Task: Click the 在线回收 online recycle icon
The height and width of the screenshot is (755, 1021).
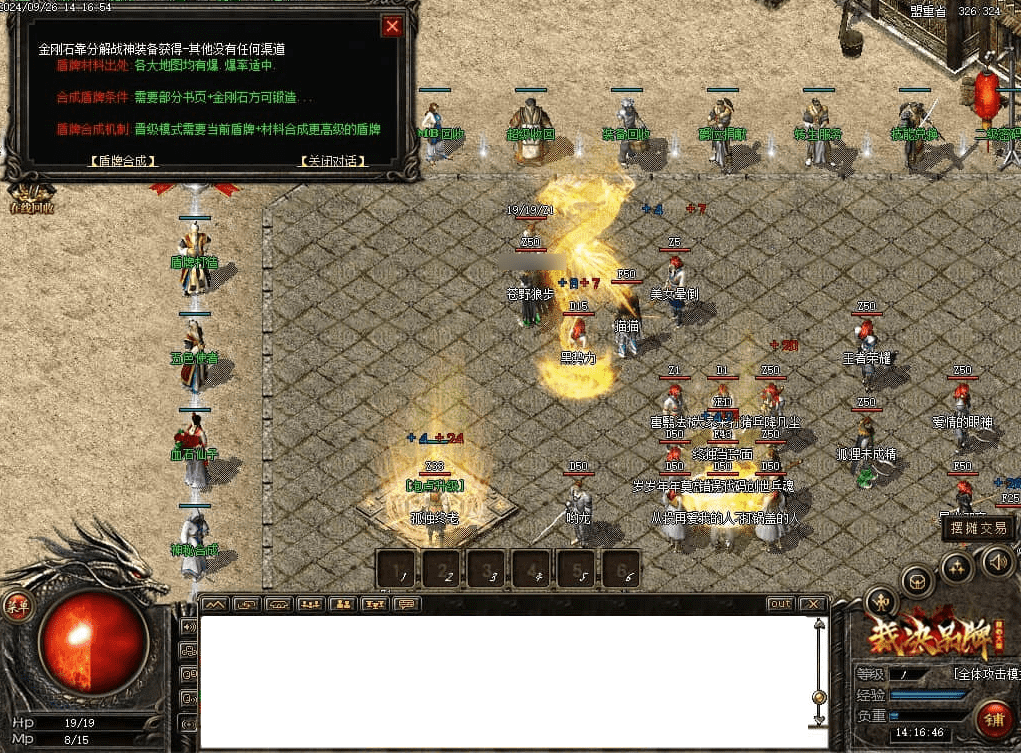Action: (x=30, y=196)
